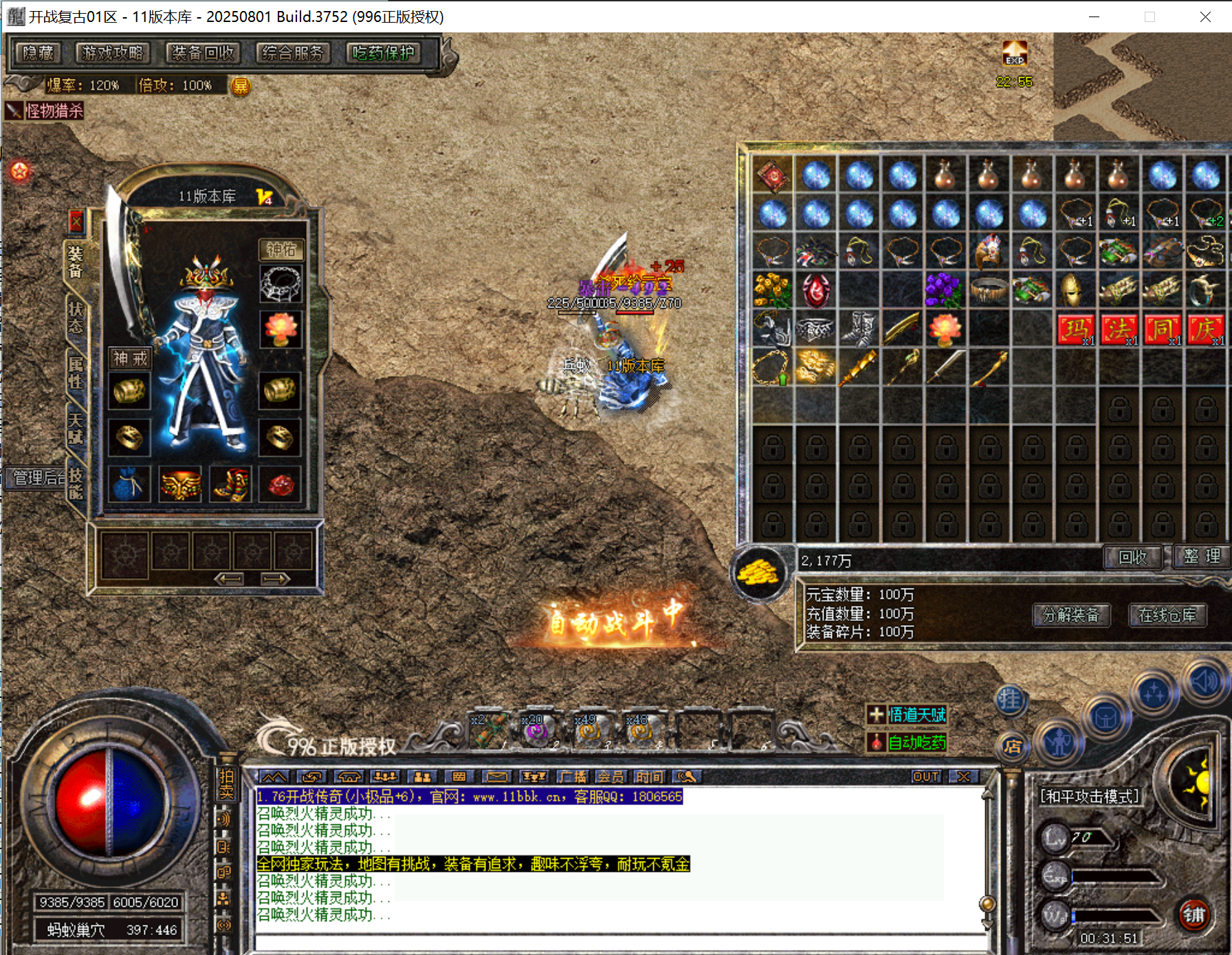Click the round 挂 auto-battle button
The height and width of the screenshot is (955, 1232).
[1010, 700]
